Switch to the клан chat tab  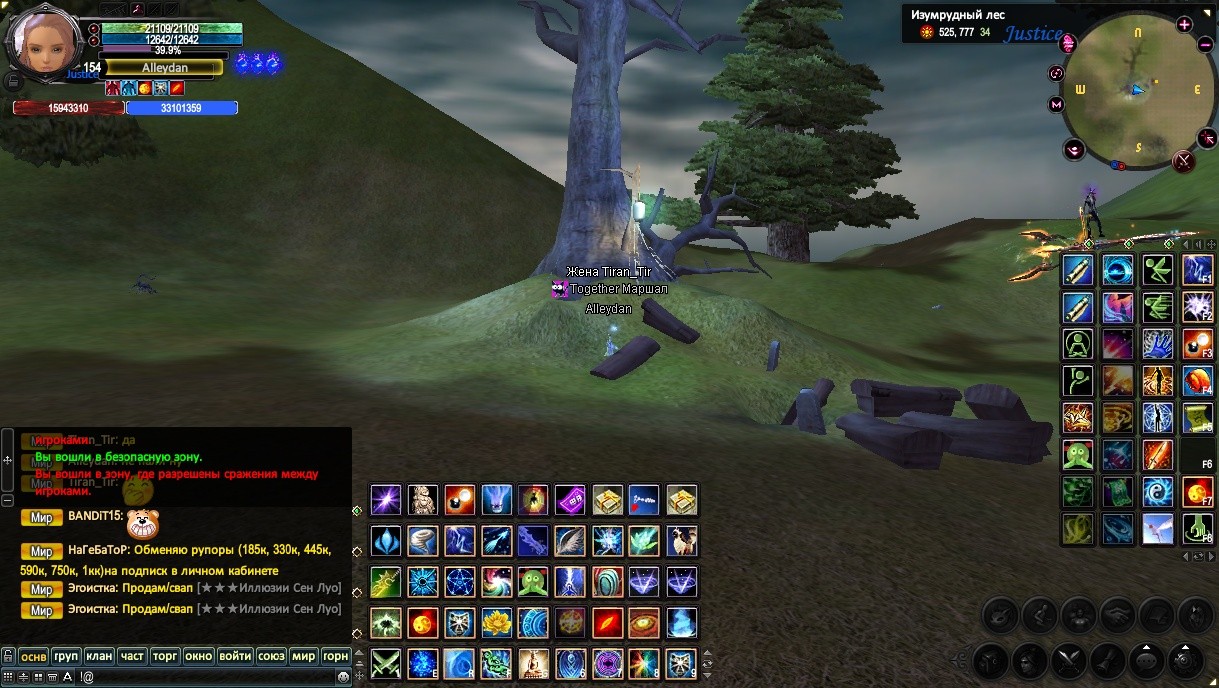[99, 657]
